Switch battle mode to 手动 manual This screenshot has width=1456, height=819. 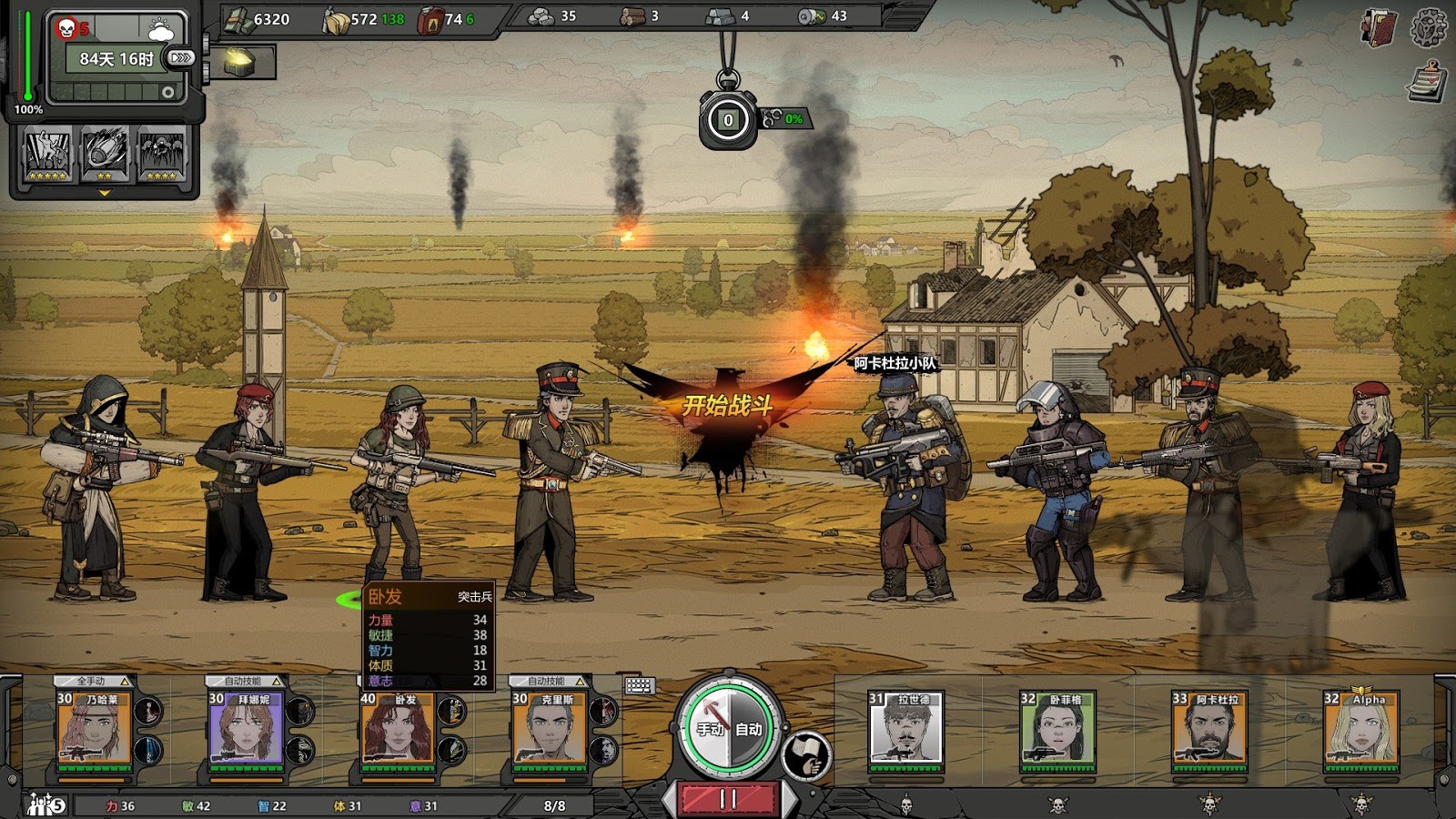pos(710,729)
